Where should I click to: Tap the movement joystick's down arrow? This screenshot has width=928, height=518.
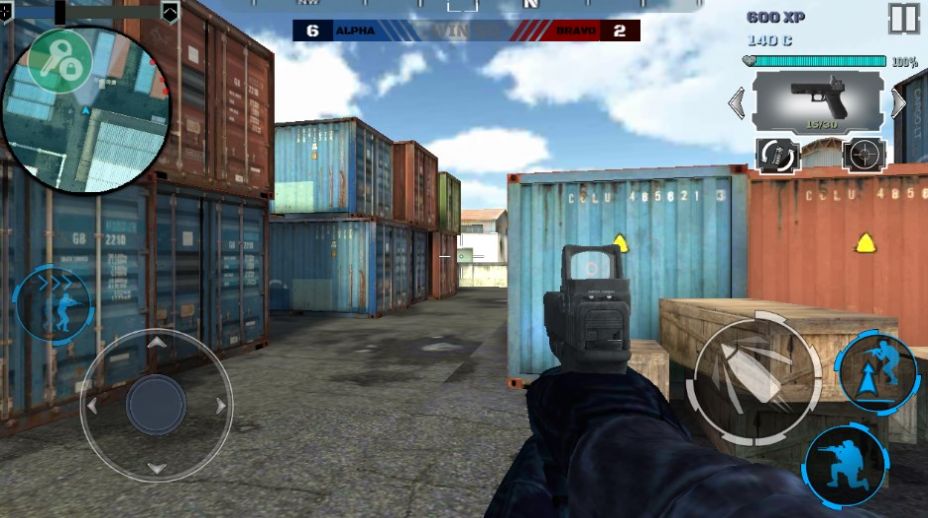pos(156,468)
